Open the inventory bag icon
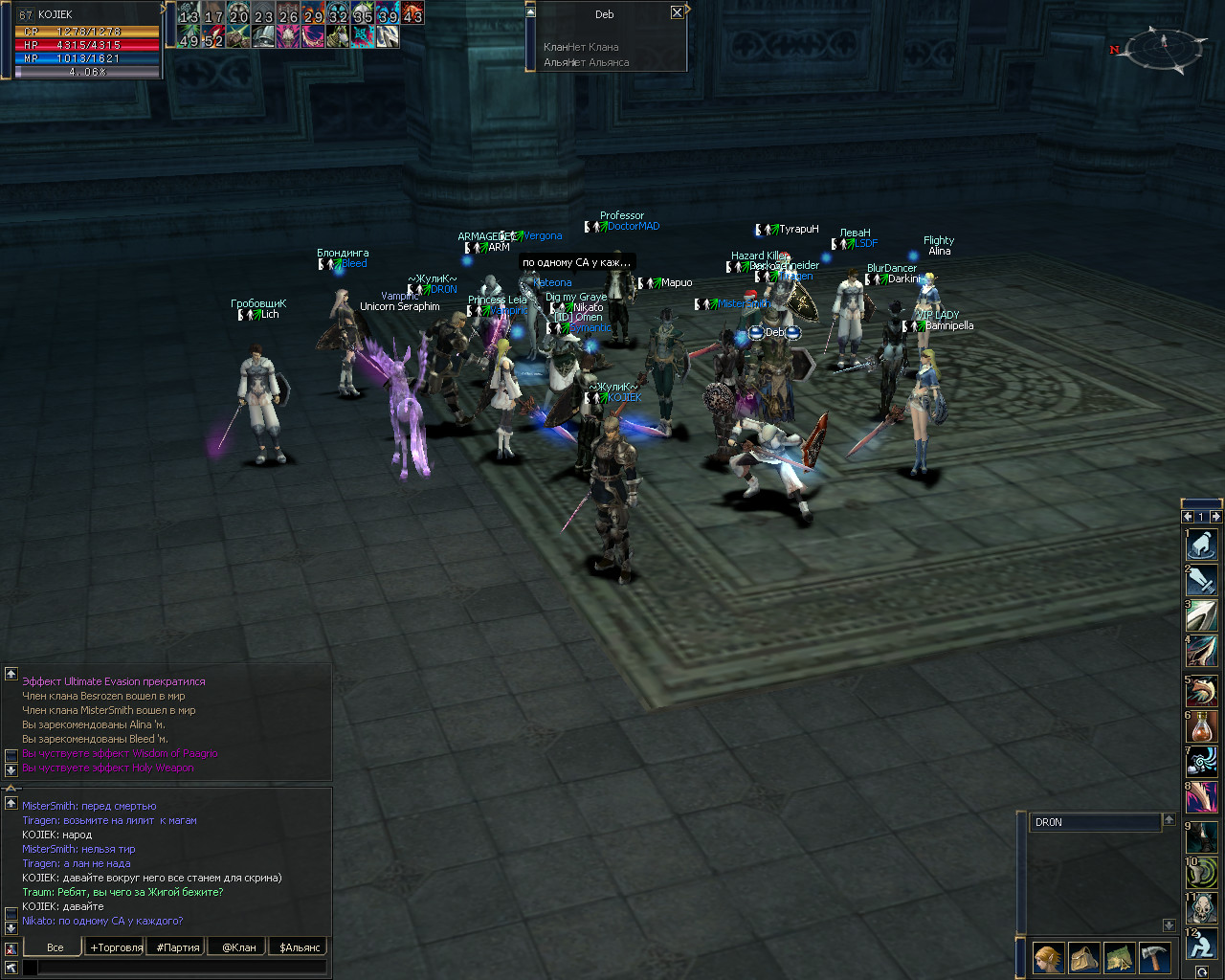 click(1084, 957)
